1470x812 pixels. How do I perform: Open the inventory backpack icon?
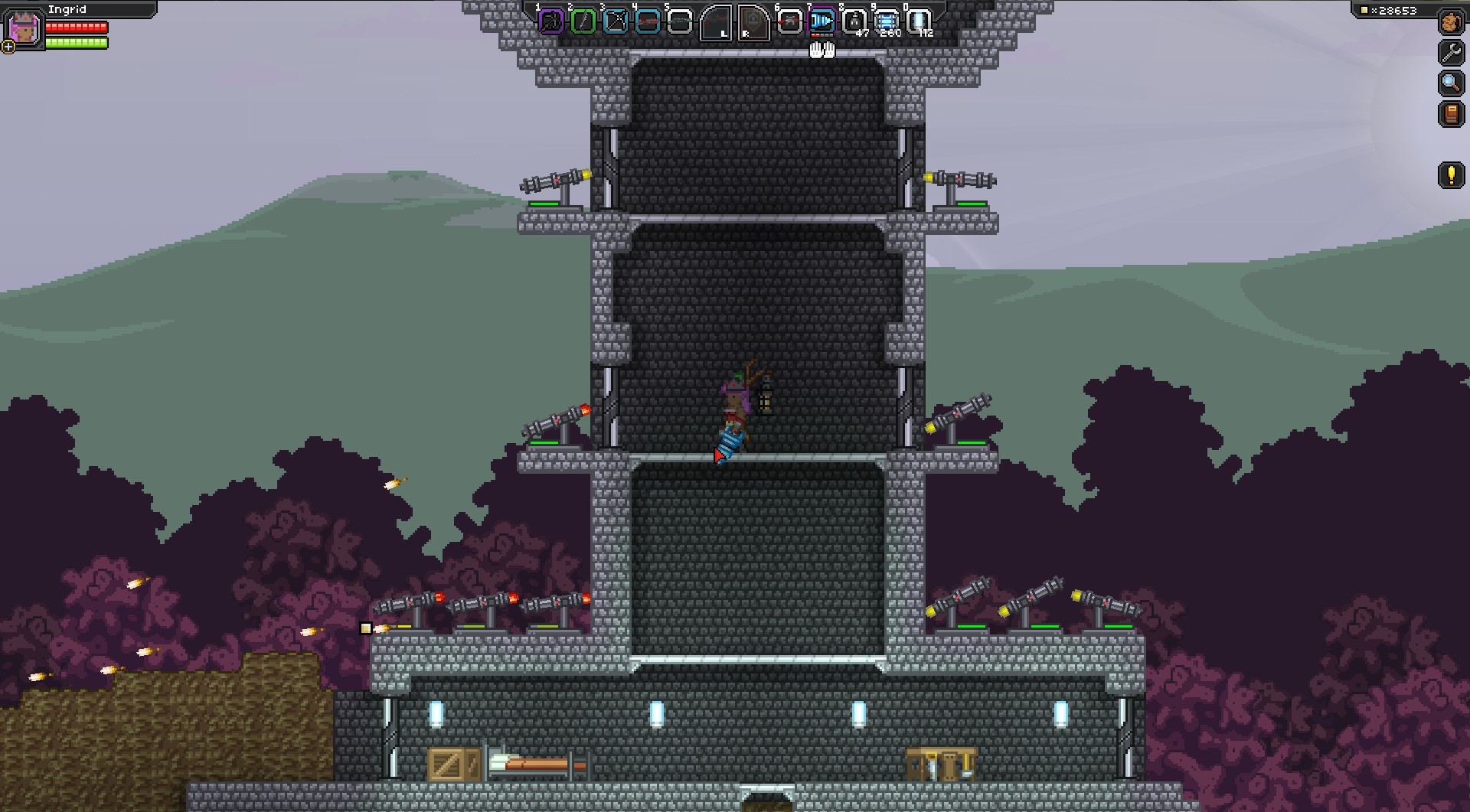coord(1451,22)
